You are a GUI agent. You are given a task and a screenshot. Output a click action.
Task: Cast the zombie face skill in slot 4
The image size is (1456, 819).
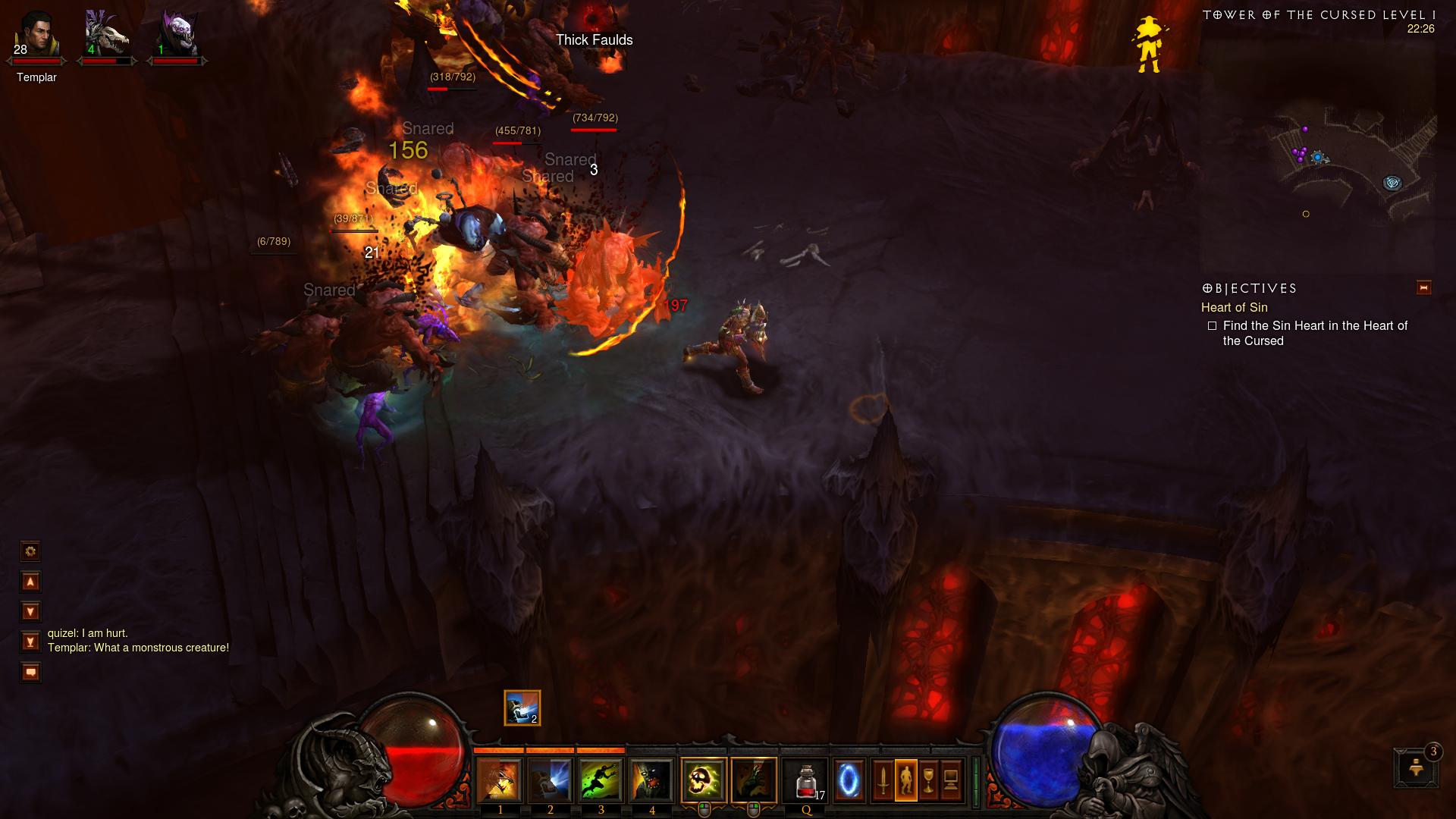pyautogui.click(x=651, y=780)
